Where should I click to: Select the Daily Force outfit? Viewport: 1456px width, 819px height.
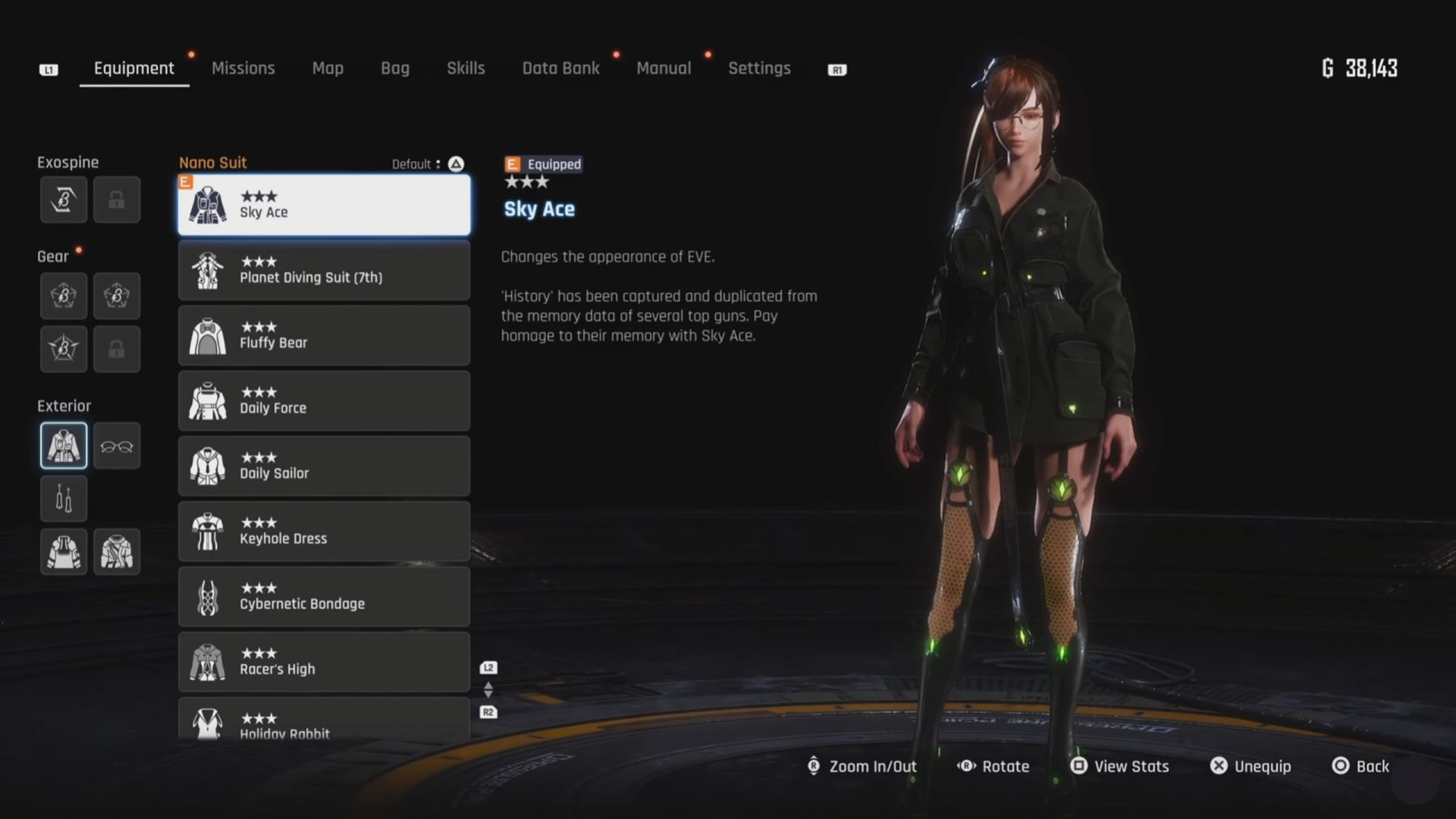[324, 400]
